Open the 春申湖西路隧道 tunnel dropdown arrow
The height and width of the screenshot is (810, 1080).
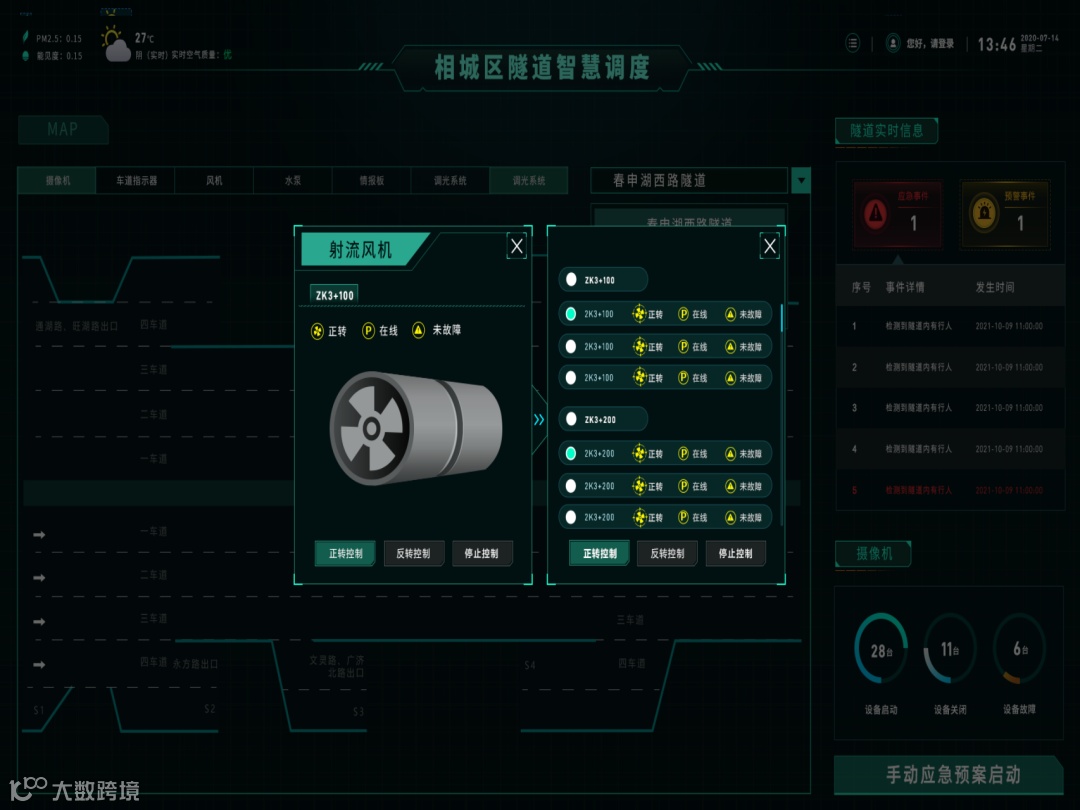(x=800, y=181)
